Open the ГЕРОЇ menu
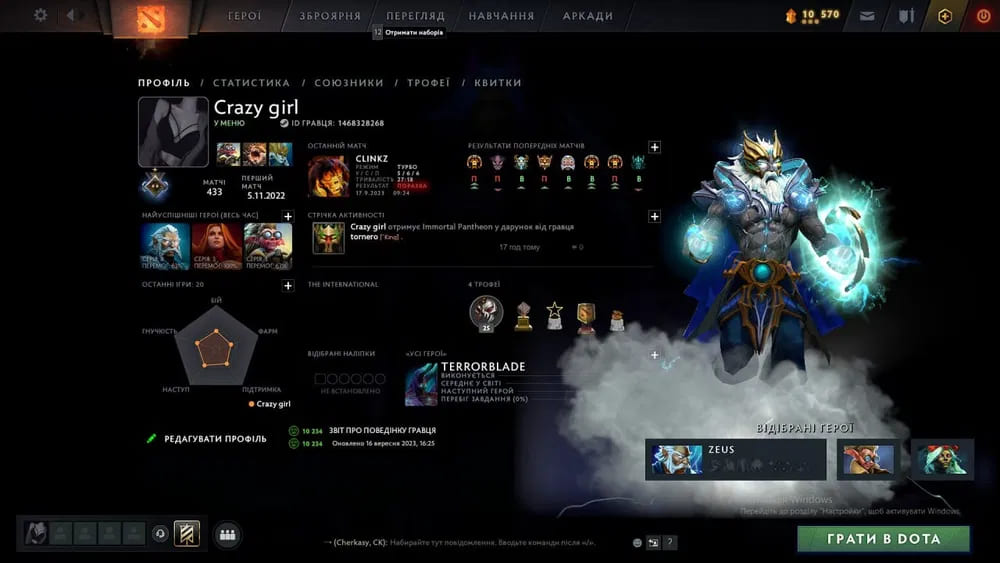Screen dimensions: 1000x563 point(245,16)
